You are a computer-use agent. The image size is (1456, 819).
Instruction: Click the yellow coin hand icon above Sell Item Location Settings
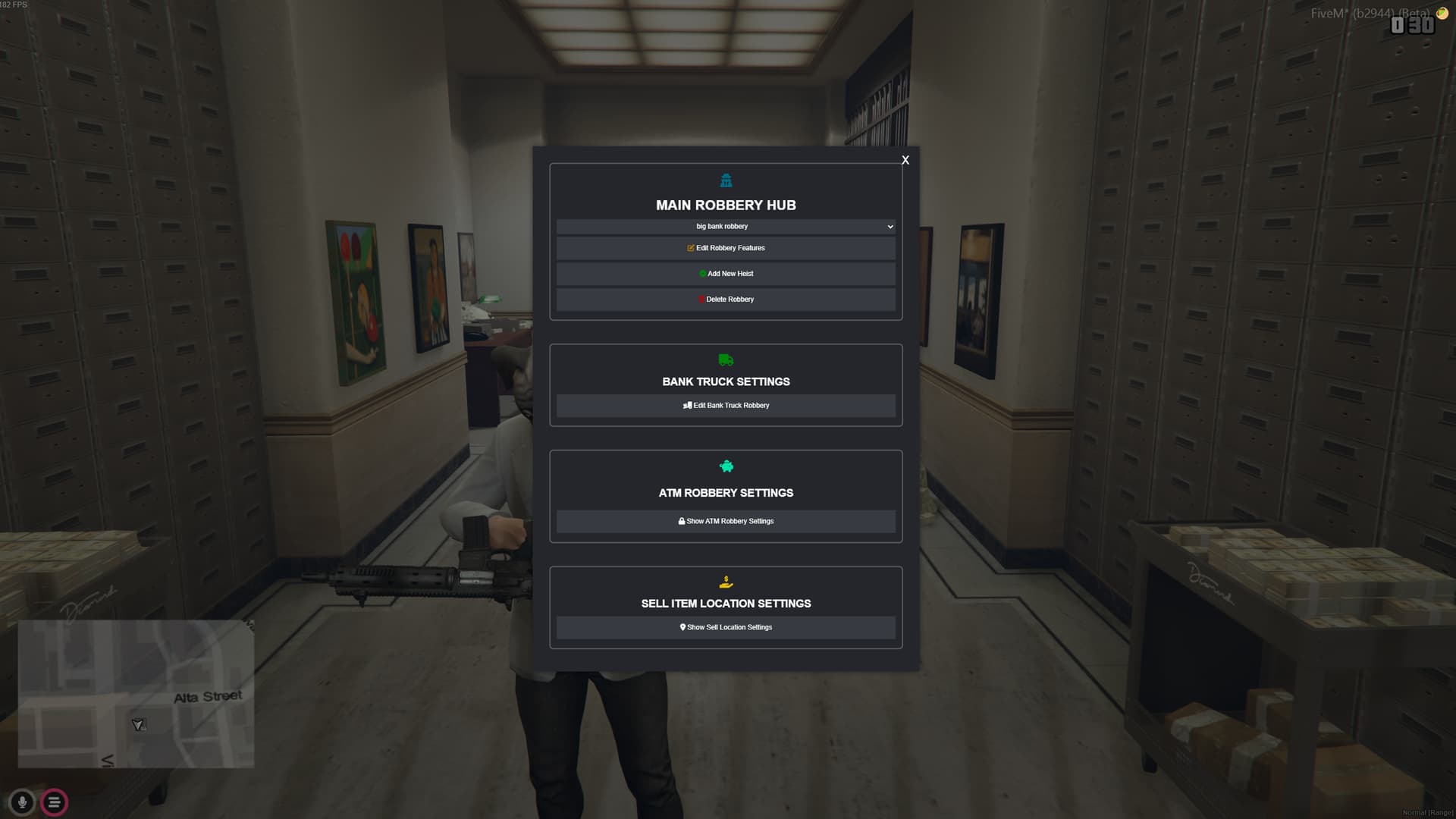pyautogui.click(x=726, y=583)
